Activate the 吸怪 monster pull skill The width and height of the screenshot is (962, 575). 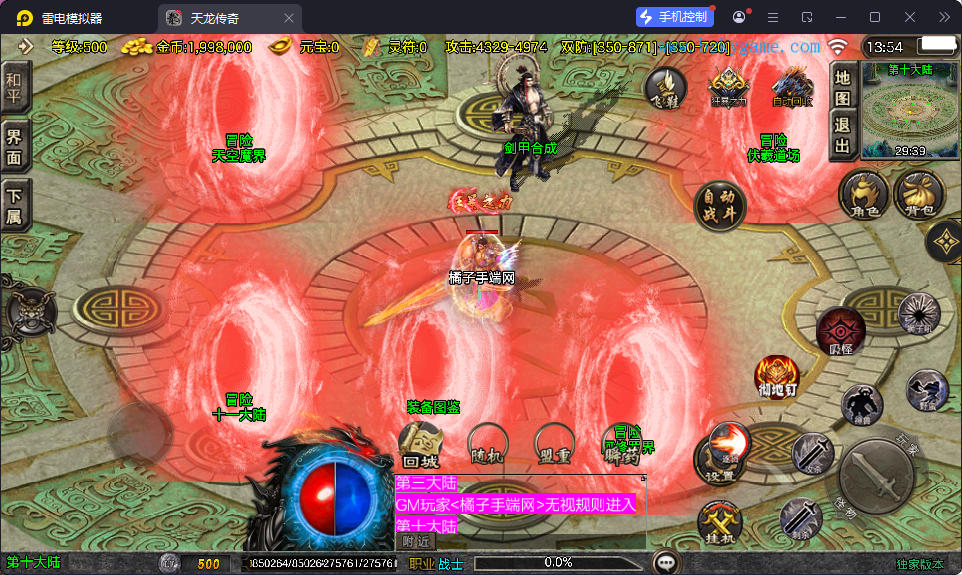pos(840,331)
